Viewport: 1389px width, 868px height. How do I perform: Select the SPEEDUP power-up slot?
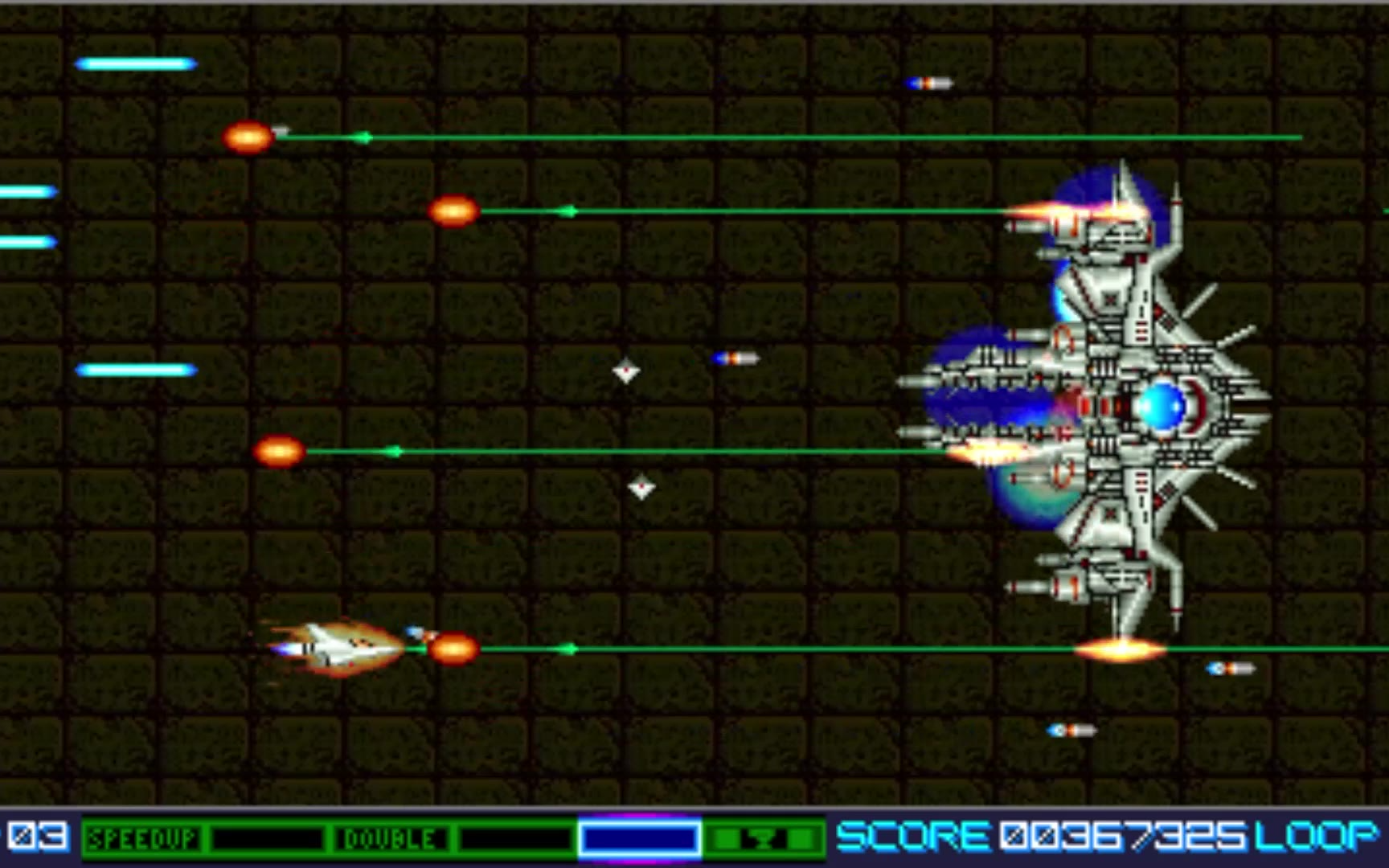pyautogui.click(x=143, y=839)
